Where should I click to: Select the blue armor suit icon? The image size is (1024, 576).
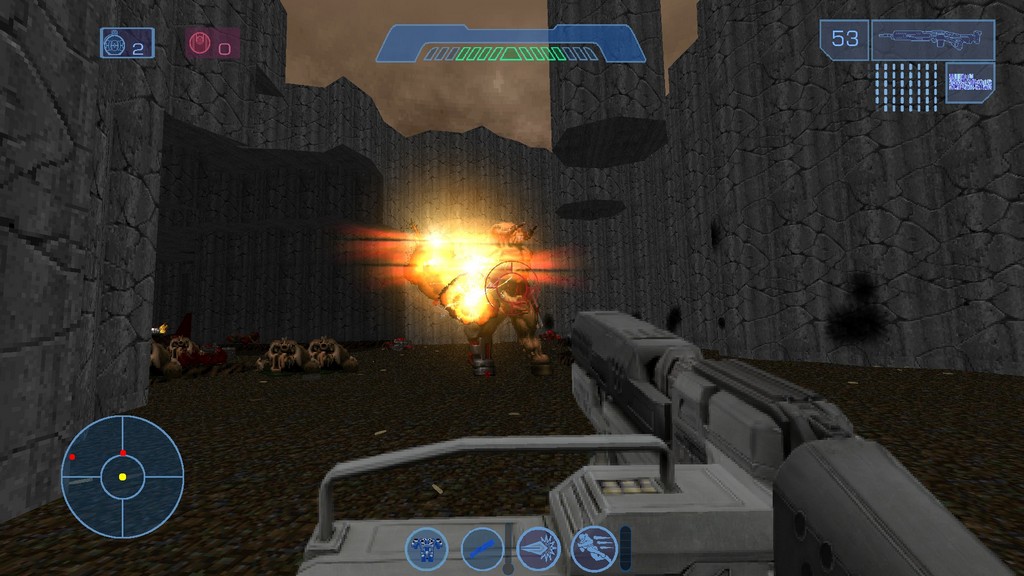tap(427, 548)
